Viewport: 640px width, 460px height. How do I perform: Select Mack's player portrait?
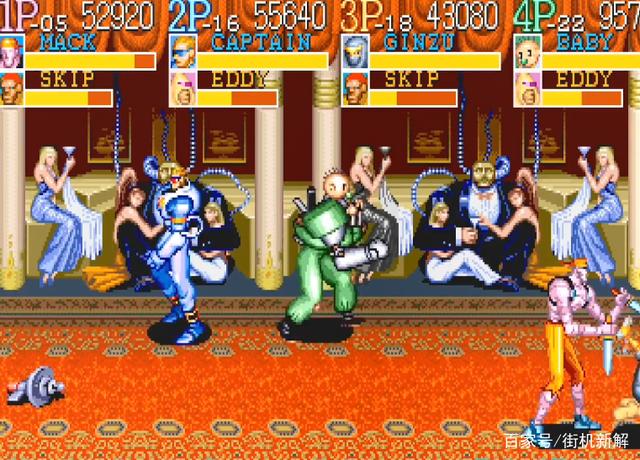pyautogui.click(x=12, y=52)
